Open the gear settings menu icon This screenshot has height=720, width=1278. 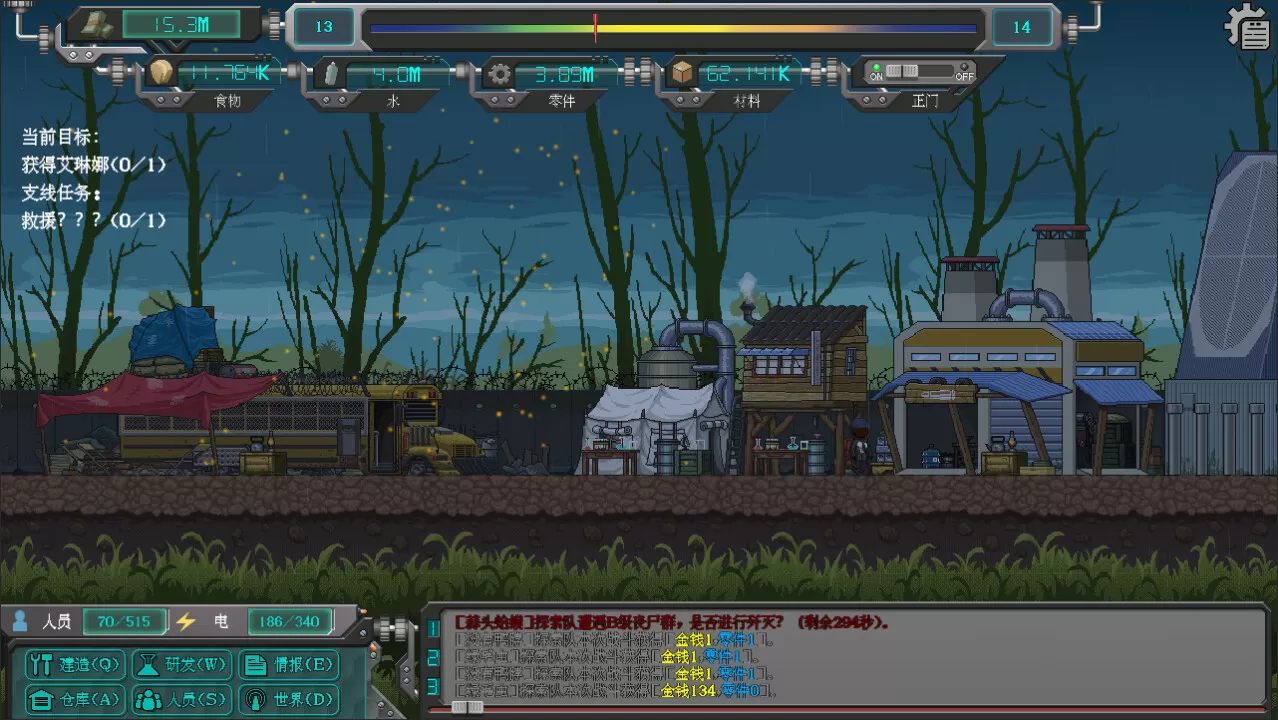[1247, 28]
